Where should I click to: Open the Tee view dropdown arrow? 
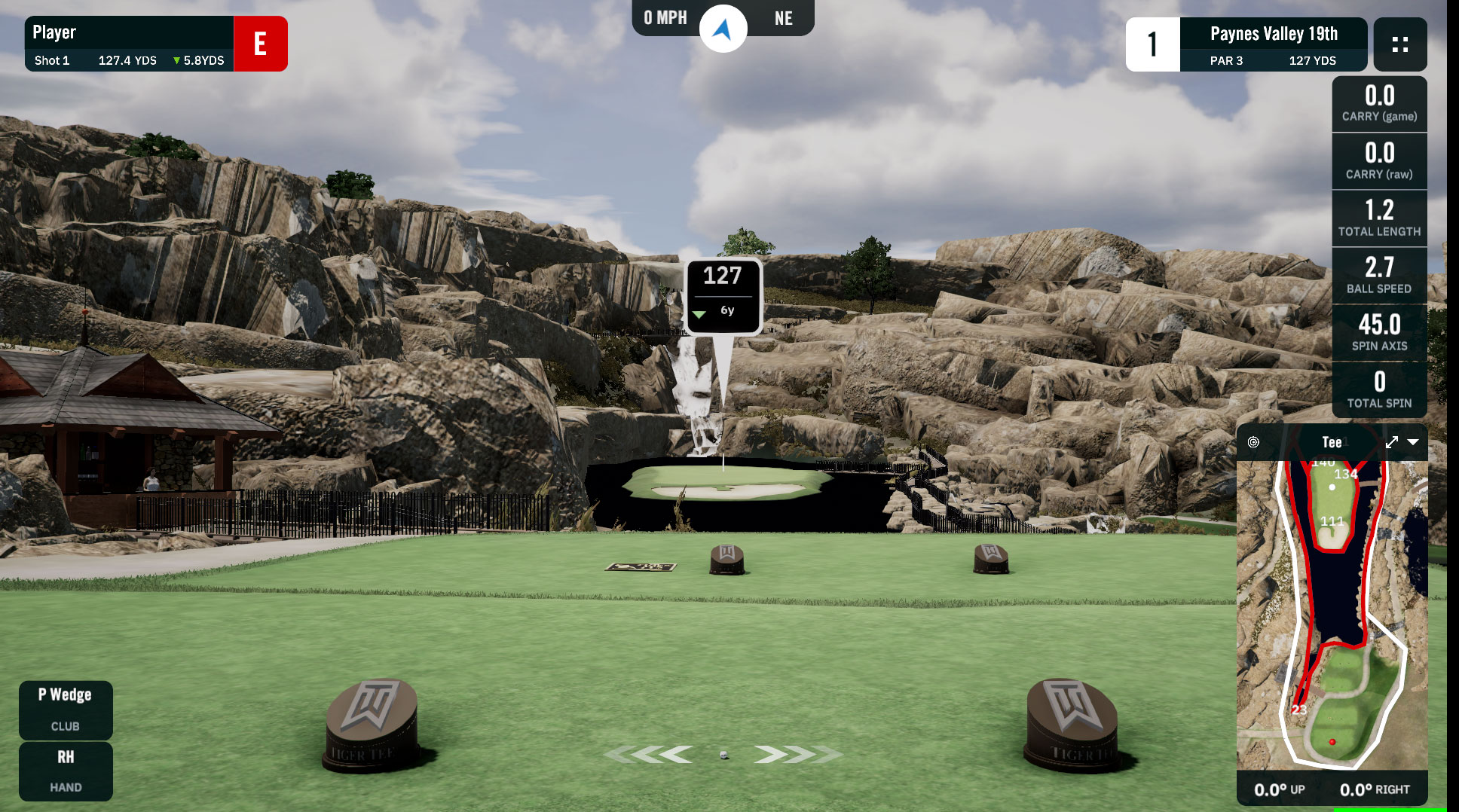(1413, 442)
